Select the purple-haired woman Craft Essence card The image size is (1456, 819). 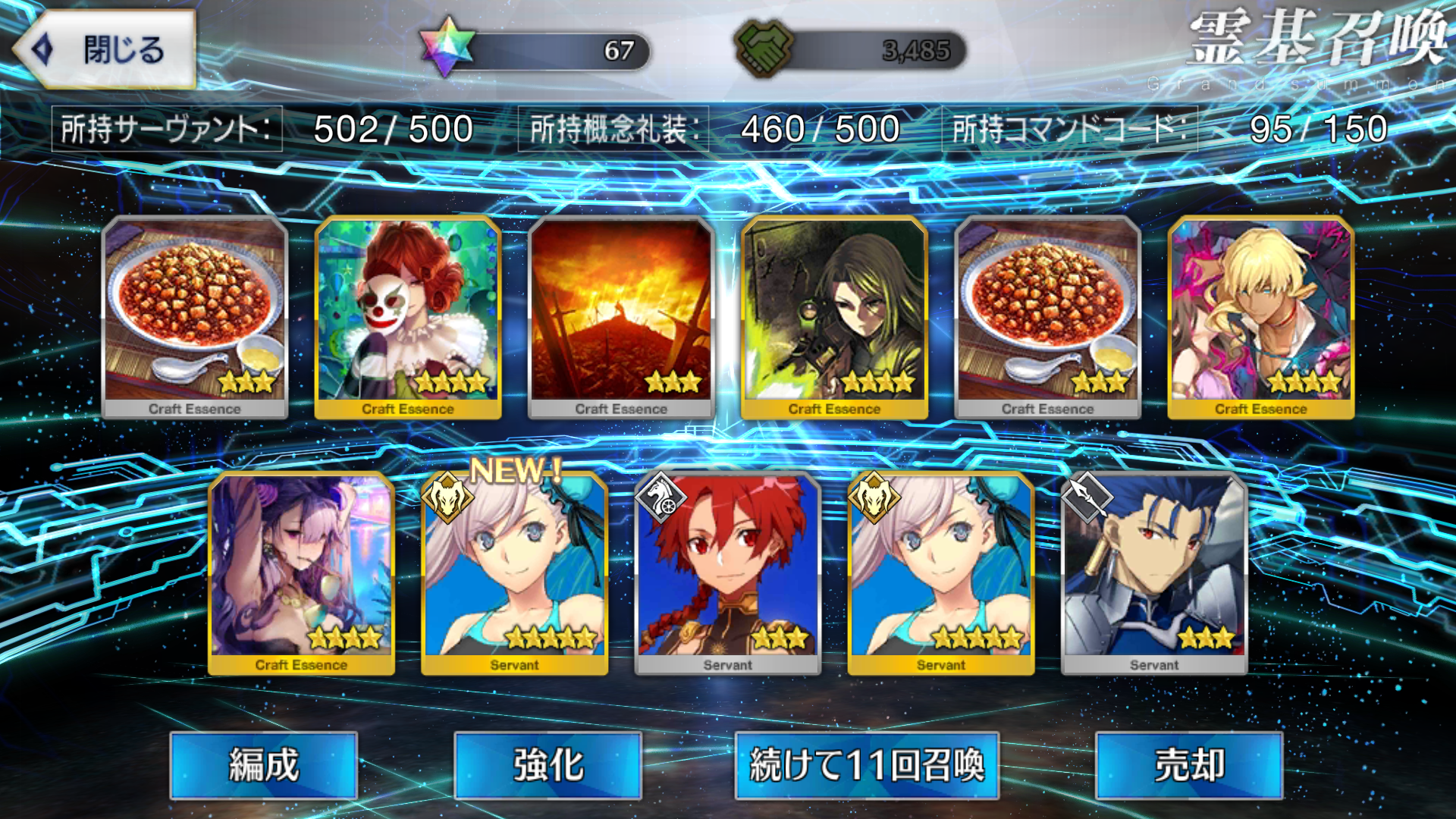[301, 573]
